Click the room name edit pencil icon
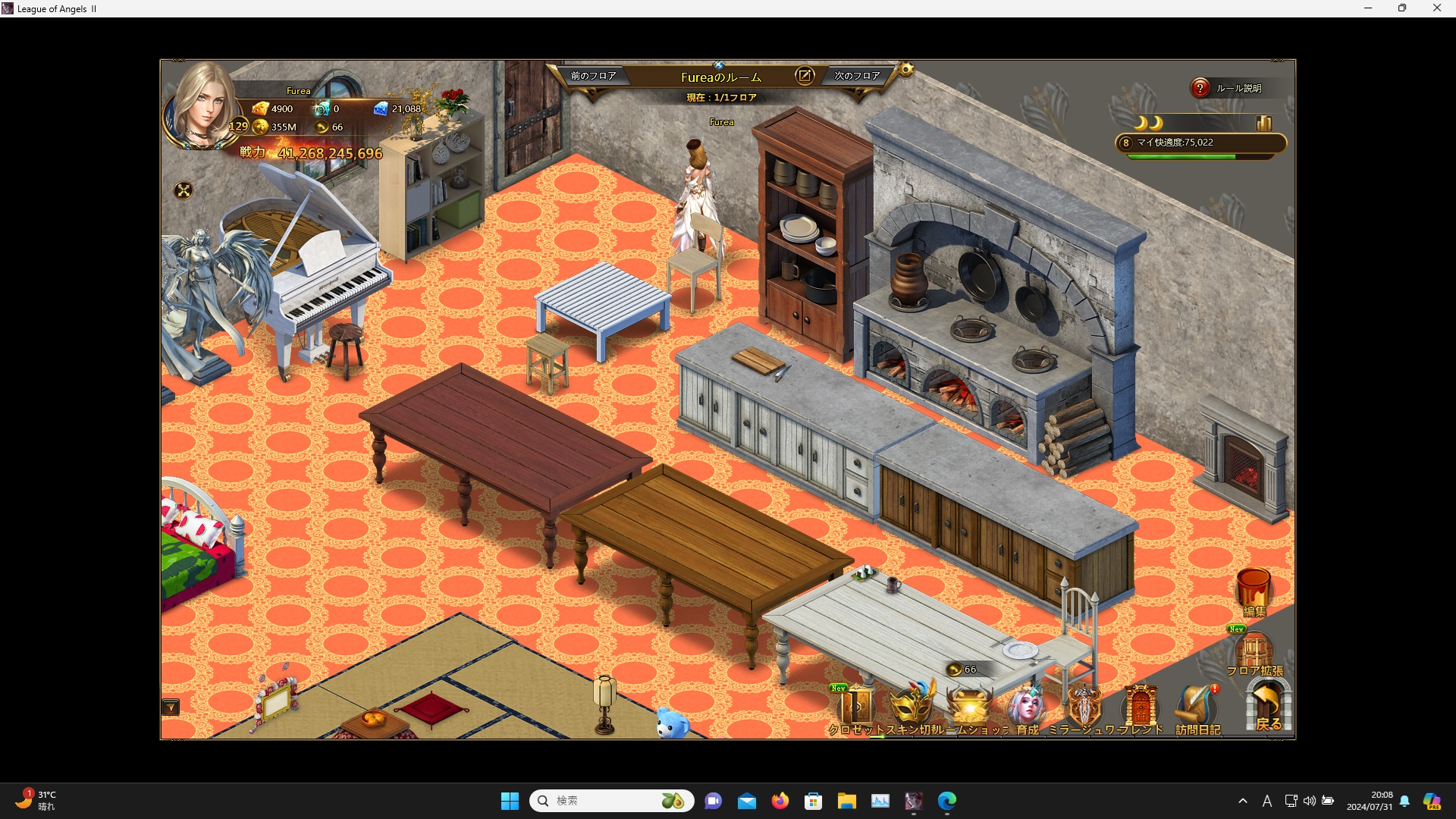Viewport: 1456px width, 819px height. (805, 76)
